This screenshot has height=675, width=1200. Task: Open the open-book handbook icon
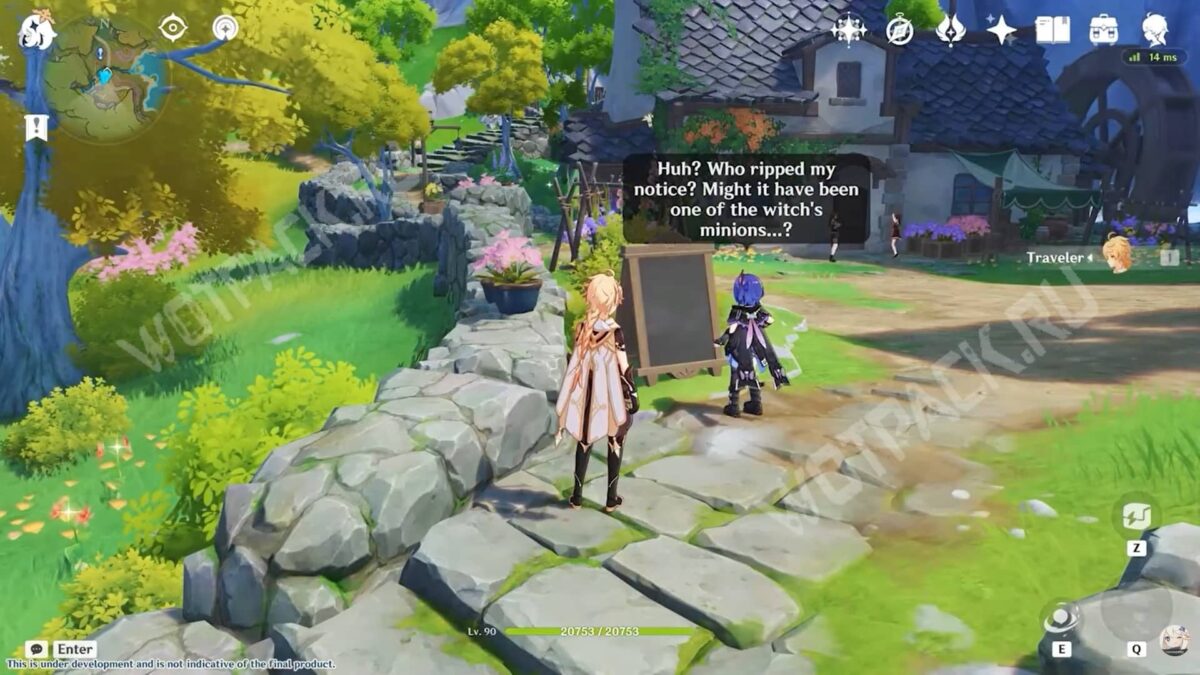(1052, 30)
